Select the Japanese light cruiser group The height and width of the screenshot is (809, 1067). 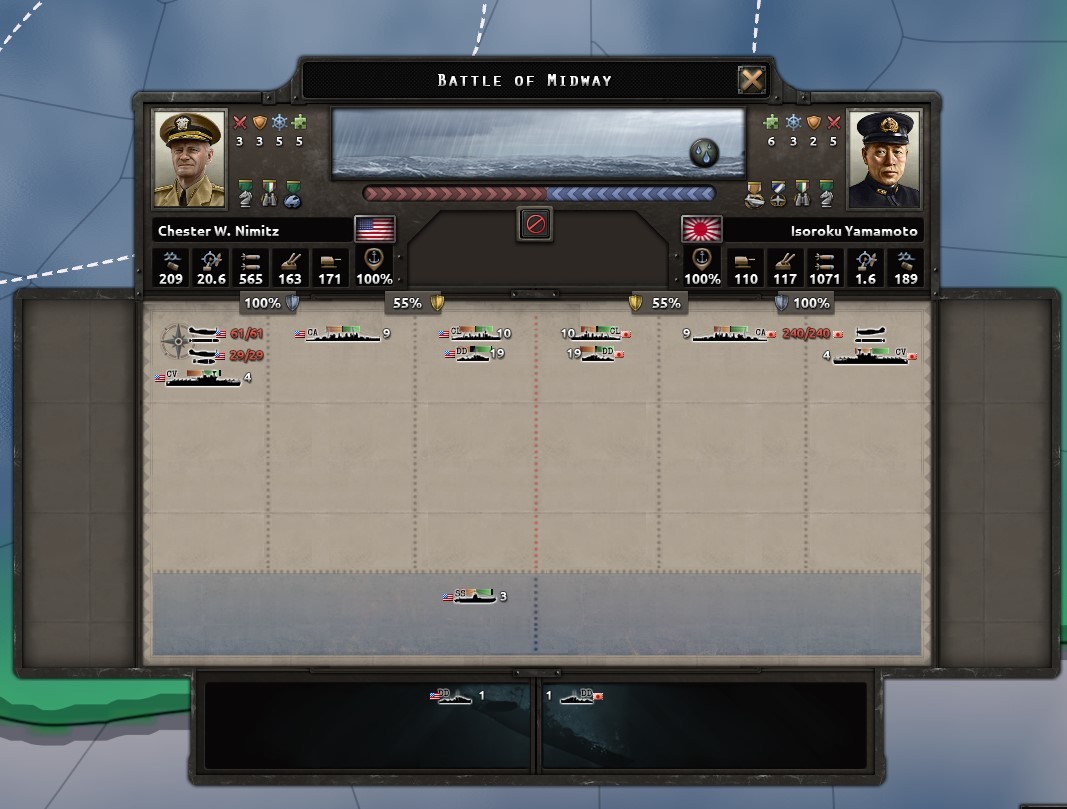[599, 334]
